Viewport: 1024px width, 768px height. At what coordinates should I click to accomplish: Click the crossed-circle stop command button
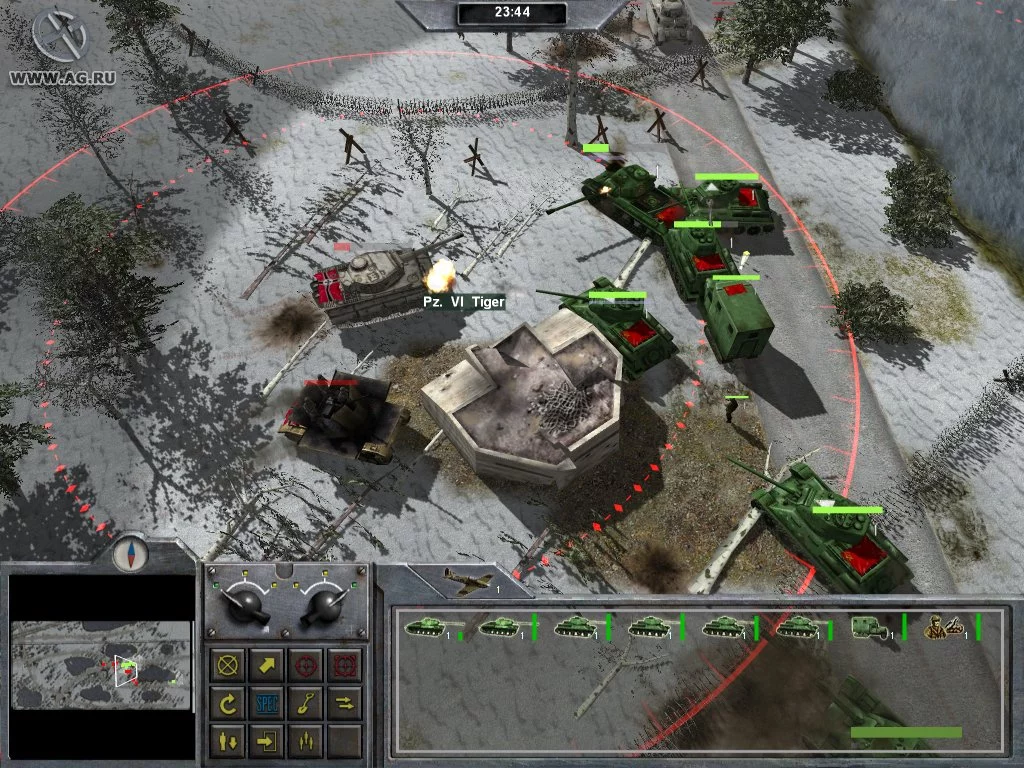230,665
